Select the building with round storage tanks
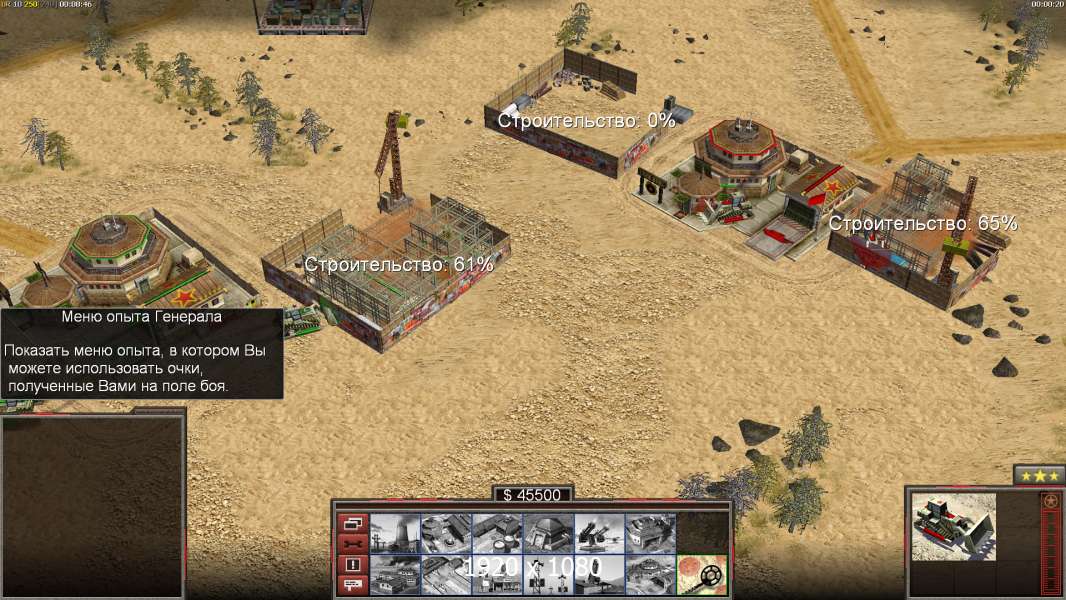 point(497,533)
